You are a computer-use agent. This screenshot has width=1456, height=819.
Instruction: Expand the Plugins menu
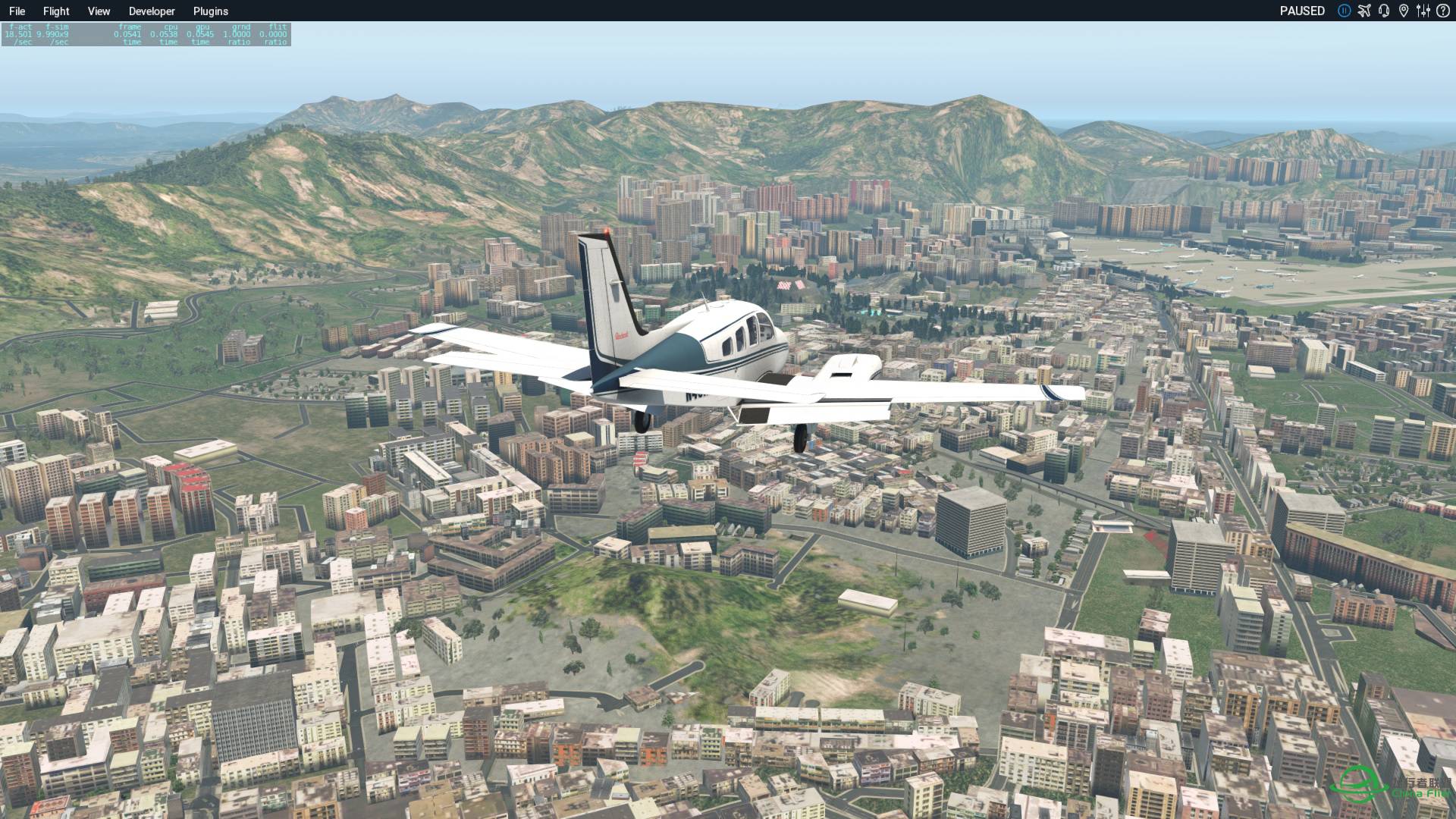(210, 11)
